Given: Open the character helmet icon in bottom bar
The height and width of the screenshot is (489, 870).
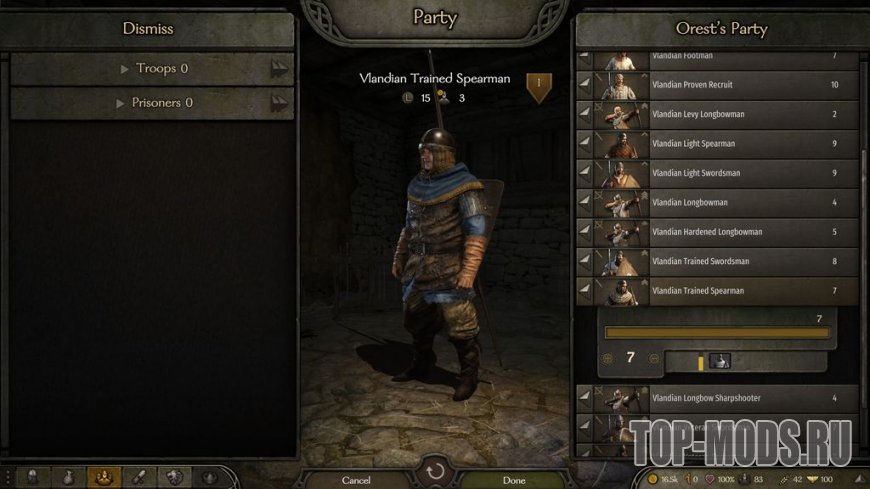Looking at the screenshot, I should coord(31,478).
